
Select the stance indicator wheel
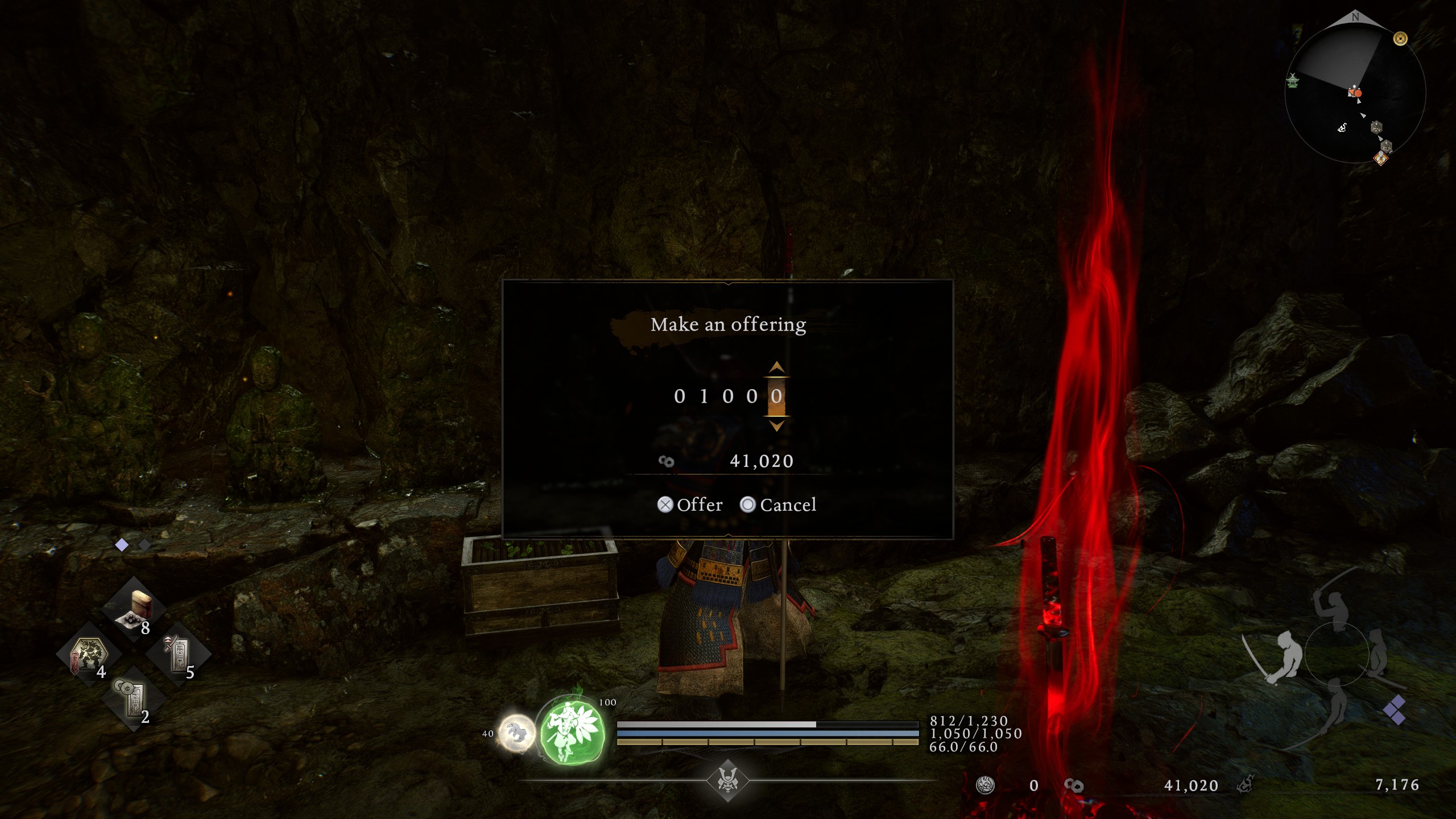coord(1337,654)
